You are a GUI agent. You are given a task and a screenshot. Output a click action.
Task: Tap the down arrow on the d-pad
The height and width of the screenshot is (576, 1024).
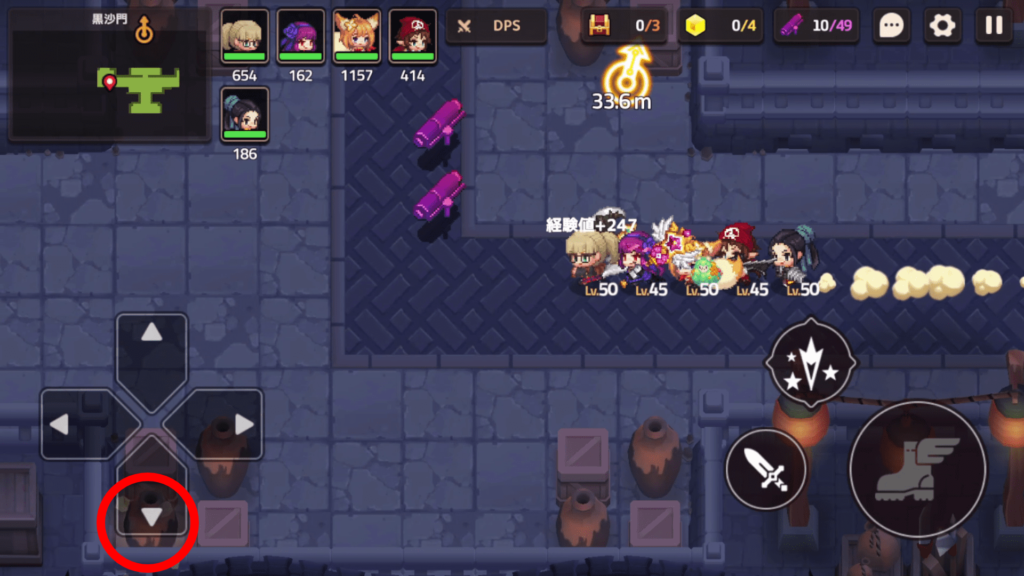click(151, 514)
